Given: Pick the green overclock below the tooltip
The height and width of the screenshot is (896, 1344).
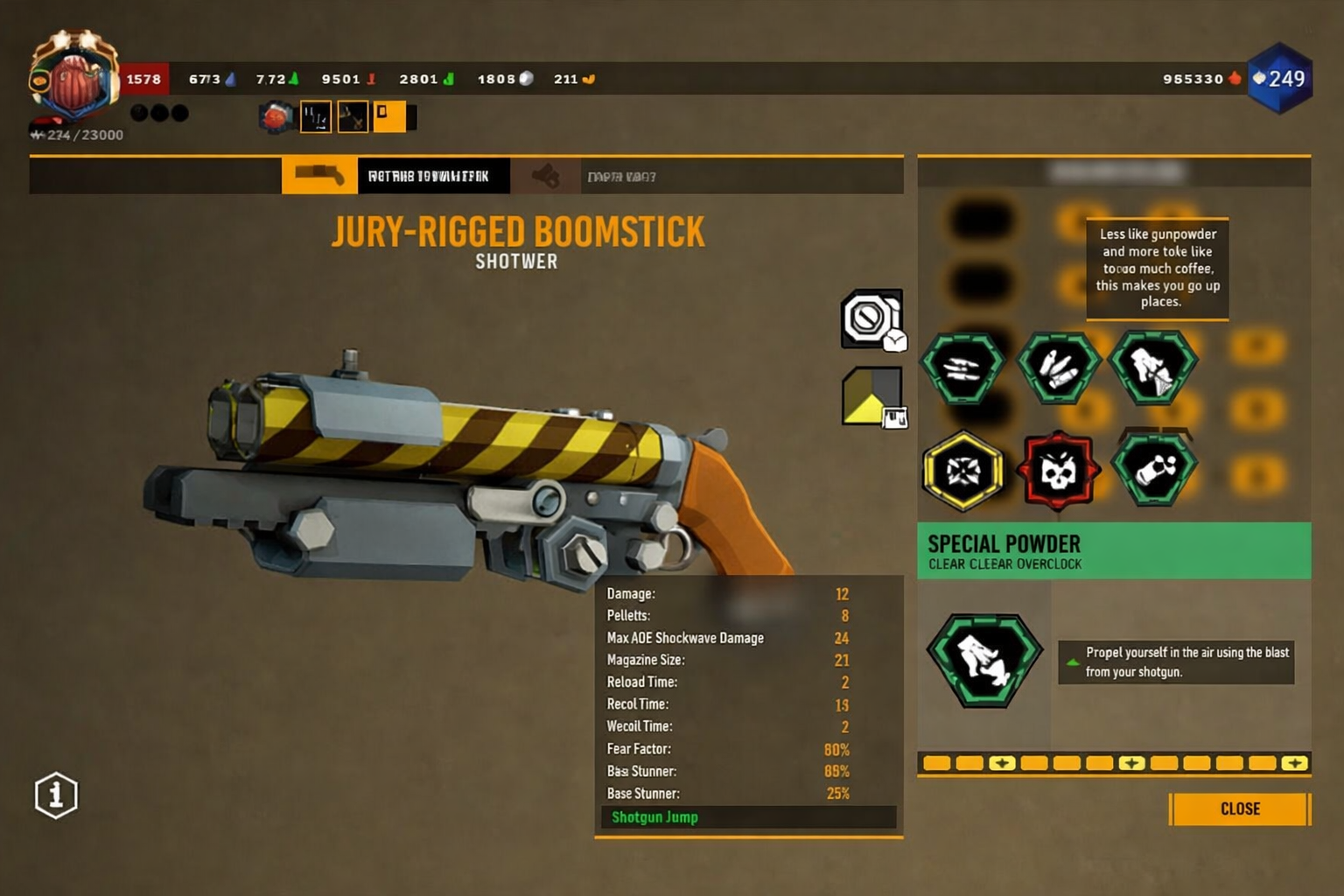Looking at the screenshot, I should coord(1153,367).
